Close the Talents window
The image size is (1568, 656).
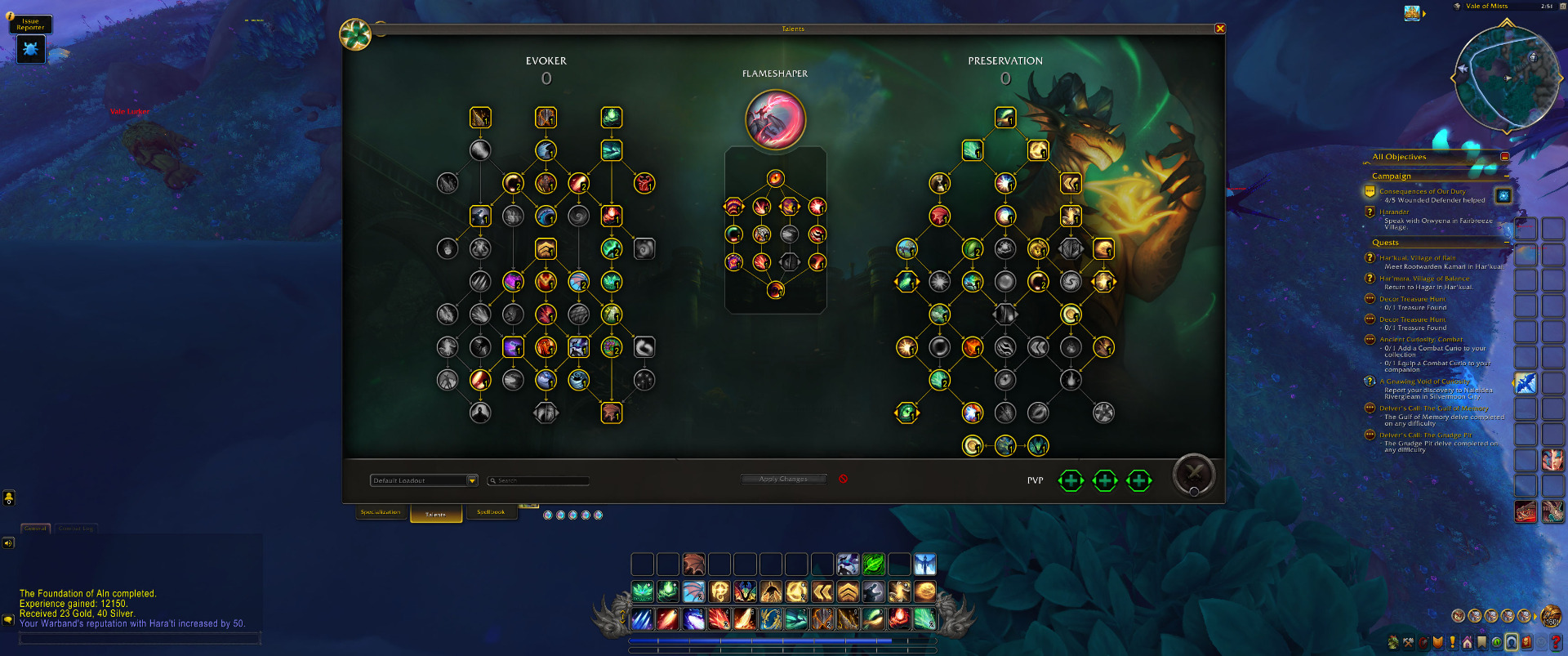tap(1220, 29)
